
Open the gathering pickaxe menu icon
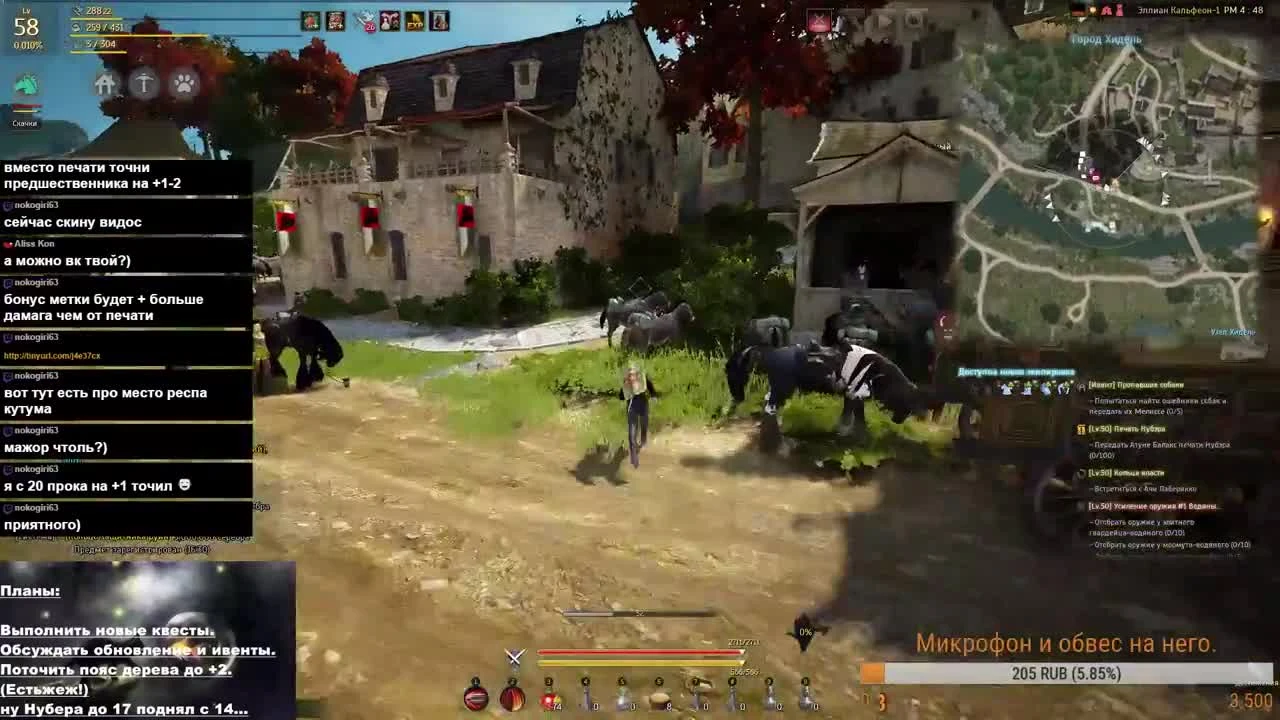pyautogui.click(x=142, y=84)
